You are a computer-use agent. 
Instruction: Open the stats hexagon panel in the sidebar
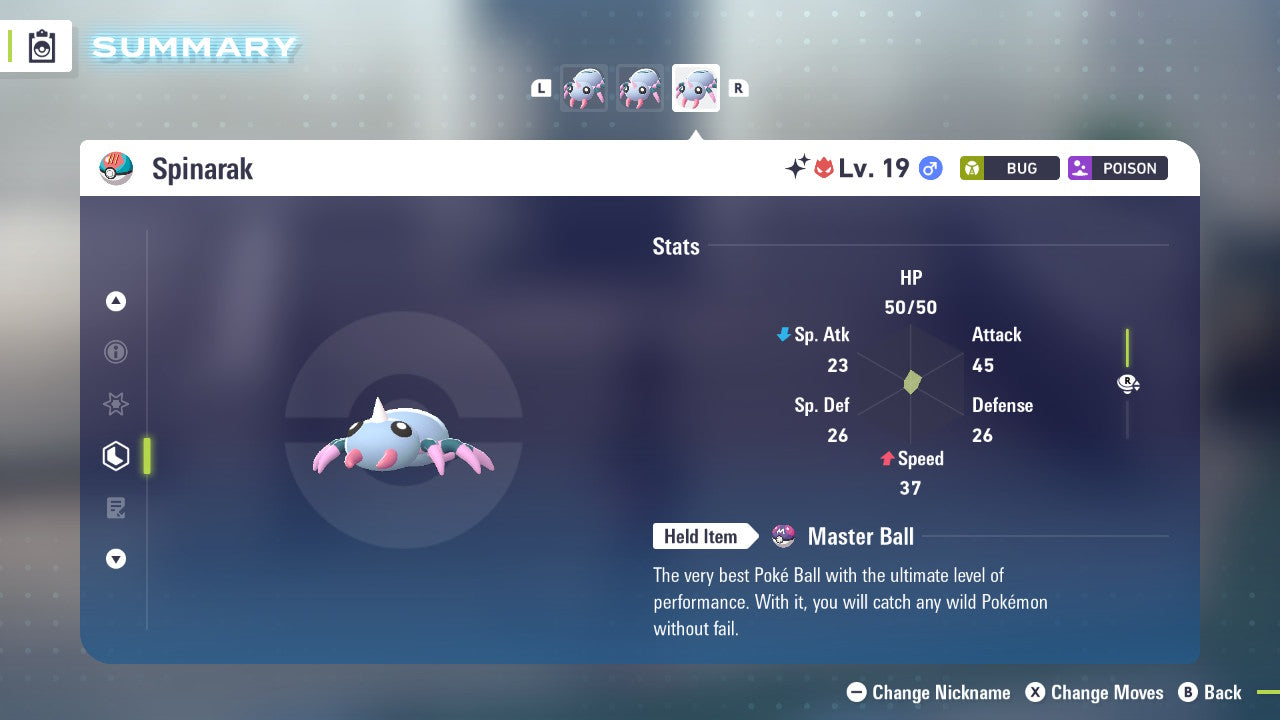pyautogui.click(x=116, y=456)
